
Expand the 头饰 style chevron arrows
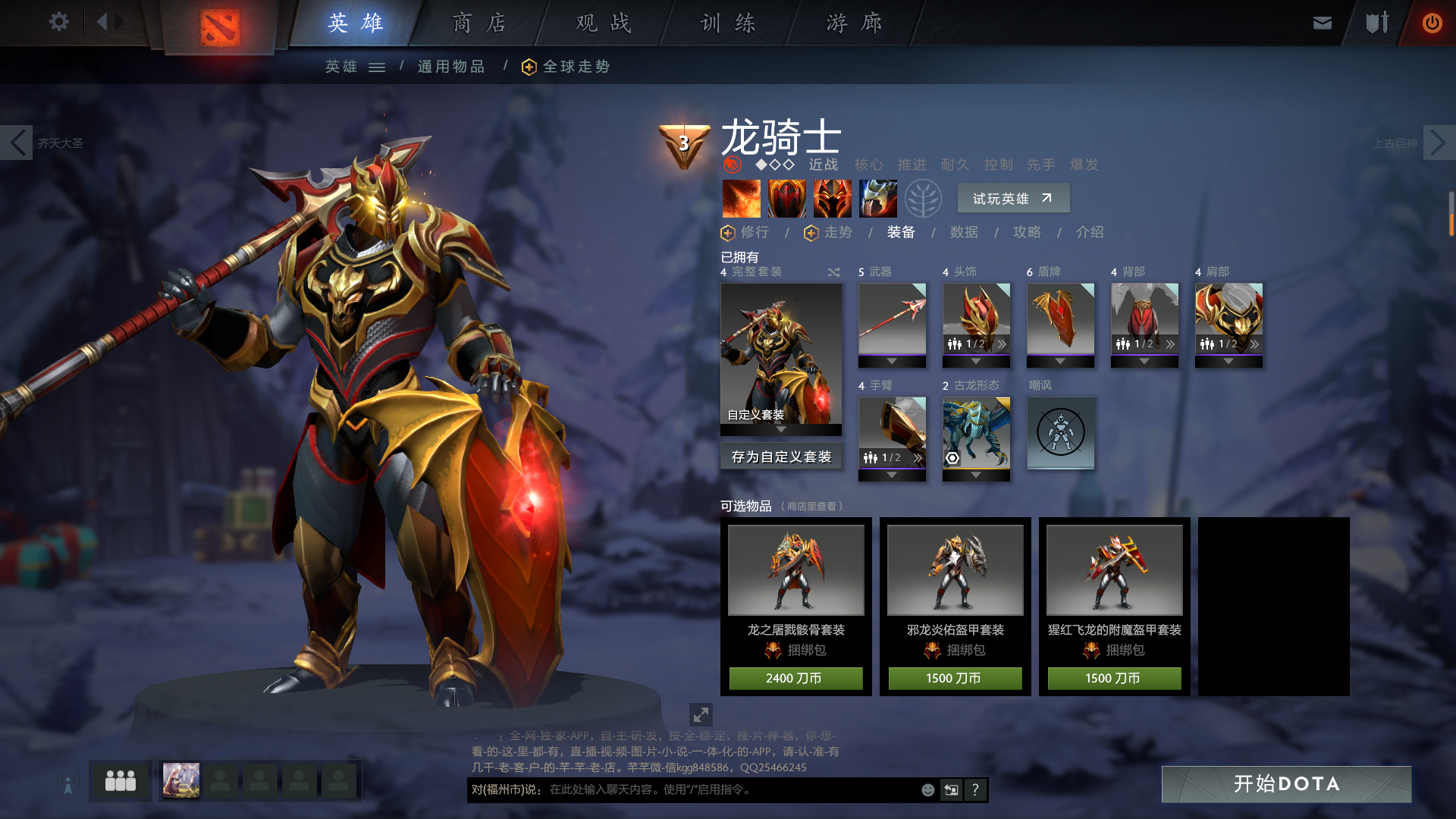pyautogui.click(x=1001, y=343)
